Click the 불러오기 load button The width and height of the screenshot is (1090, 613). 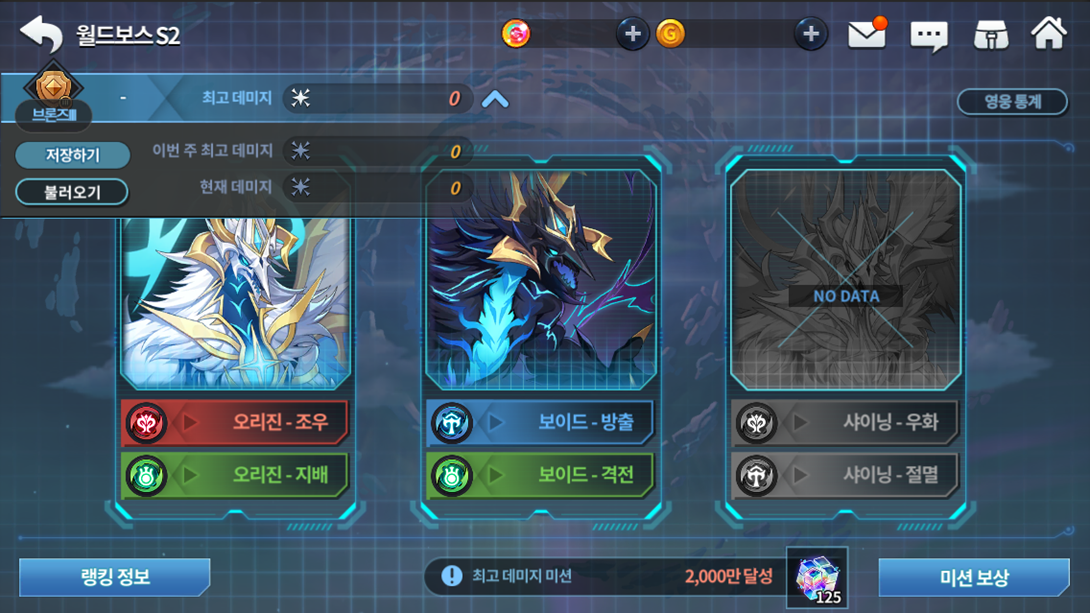point(72,191)
